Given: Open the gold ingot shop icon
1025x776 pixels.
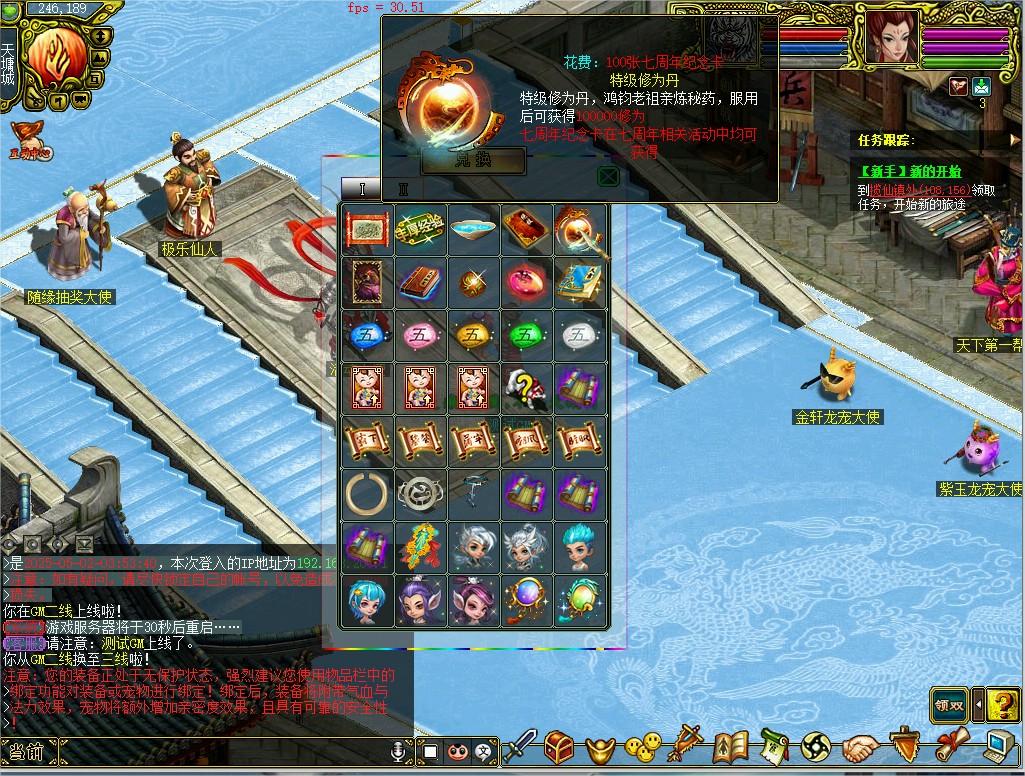Looking at the screenshot, I should [x=599, y=746].
